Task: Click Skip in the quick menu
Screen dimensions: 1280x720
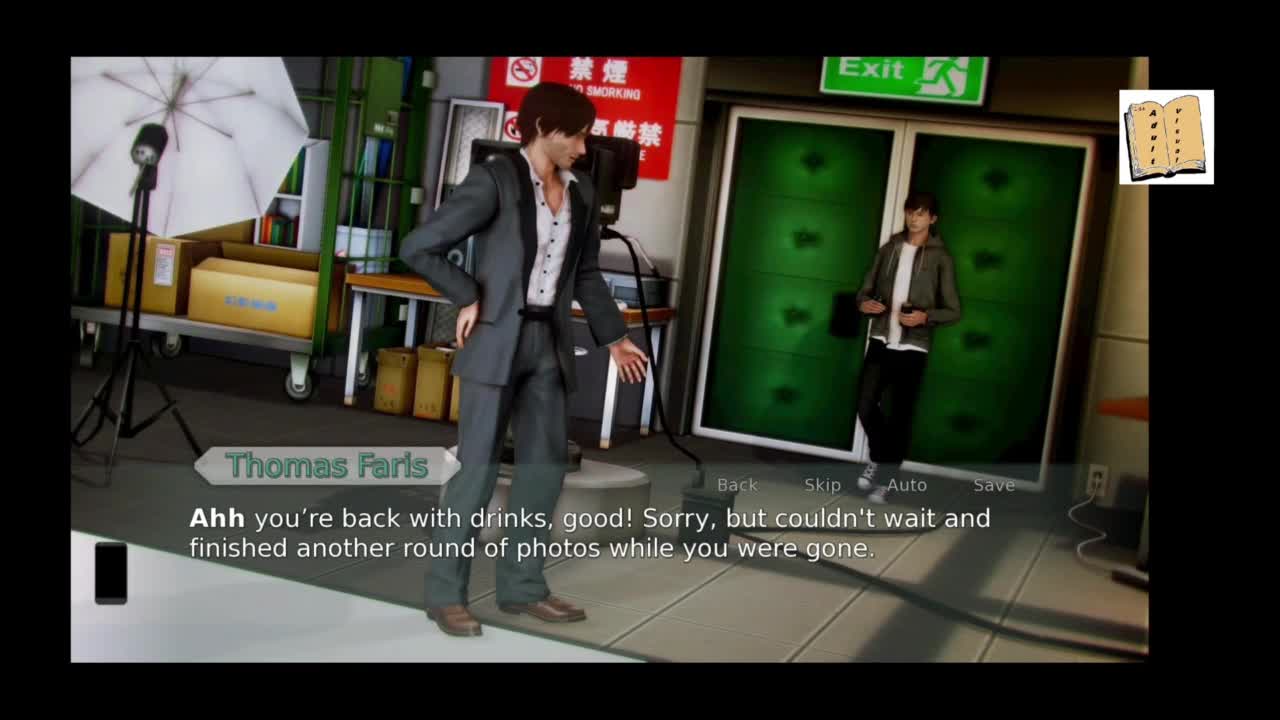Action: [x=822, y=485]
